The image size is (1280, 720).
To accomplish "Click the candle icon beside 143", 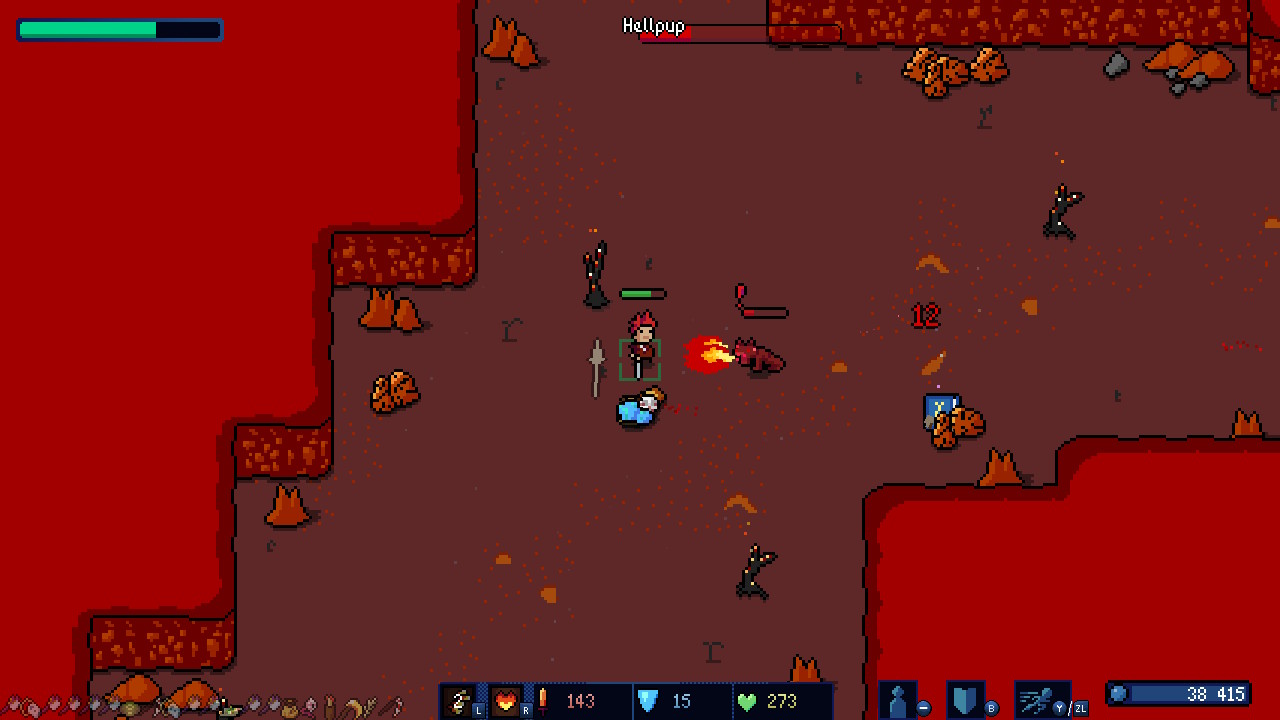I will coord(543,700).
